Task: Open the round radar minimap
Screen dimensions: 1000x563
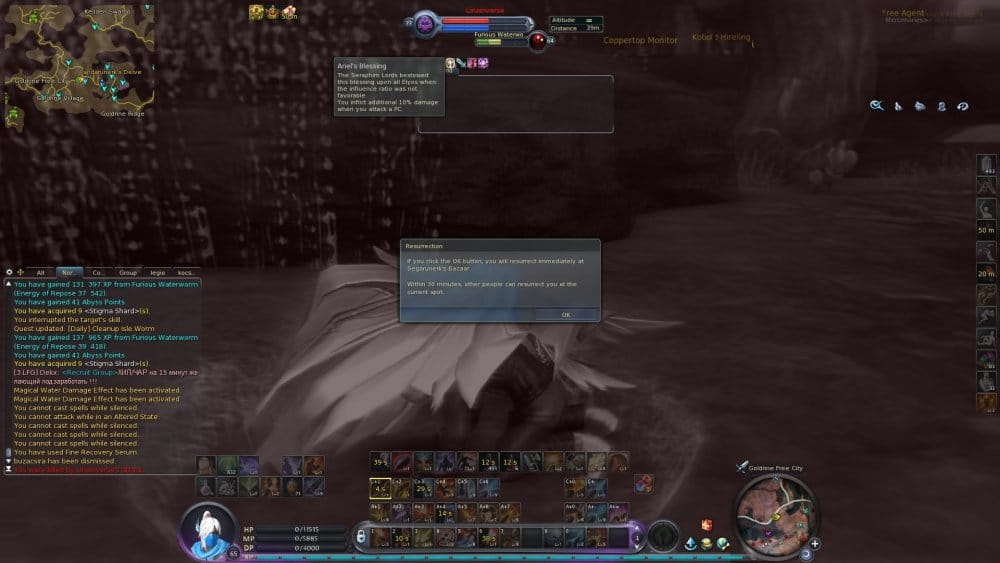Action: point(772,512)
